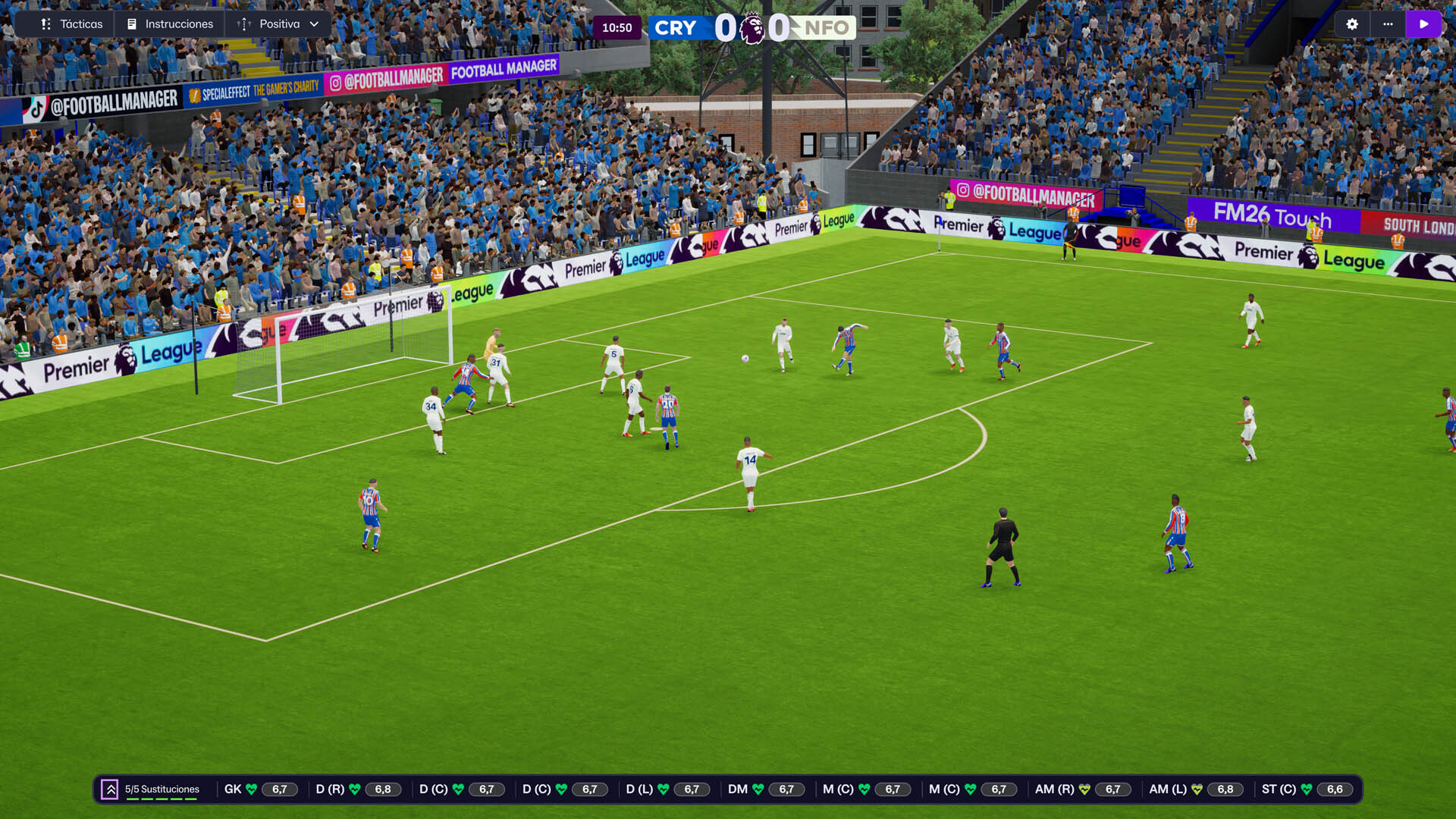The image size is (1456, 819).
Task: Click the purple play button
Action: click(x=1423, y=24)
